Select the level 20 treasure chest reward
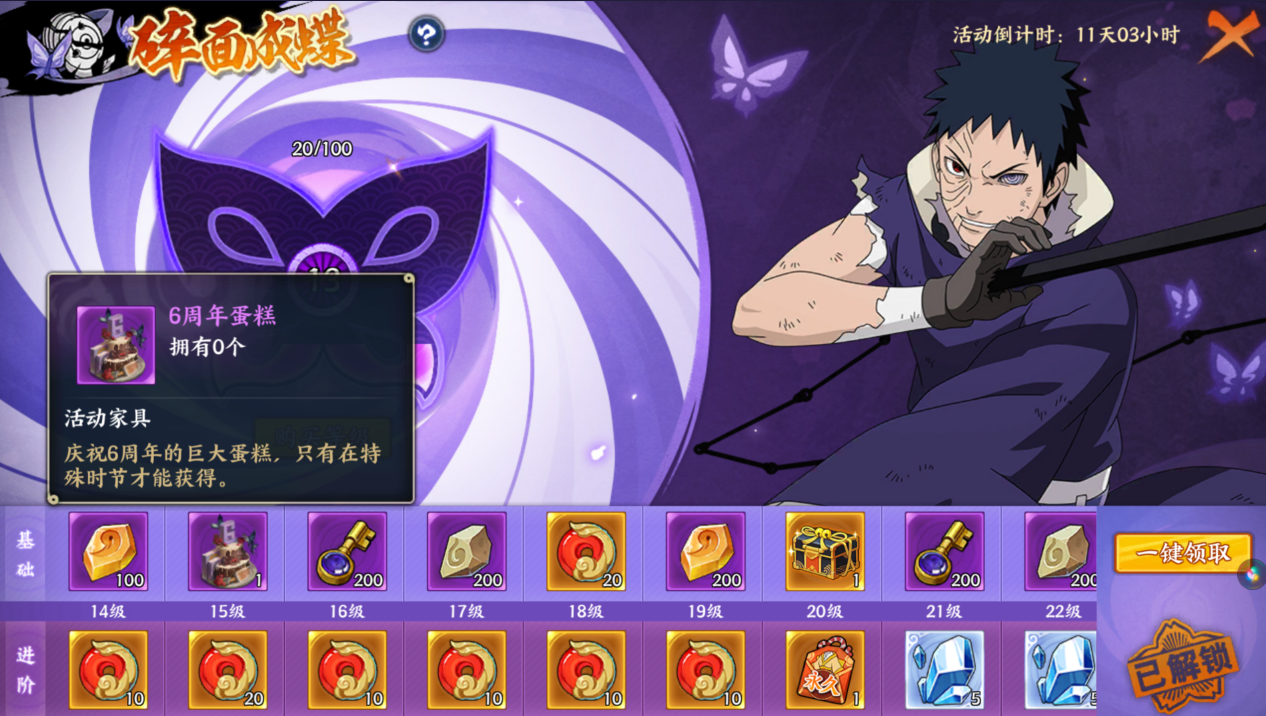The image size is (1266, 716). 825,551
